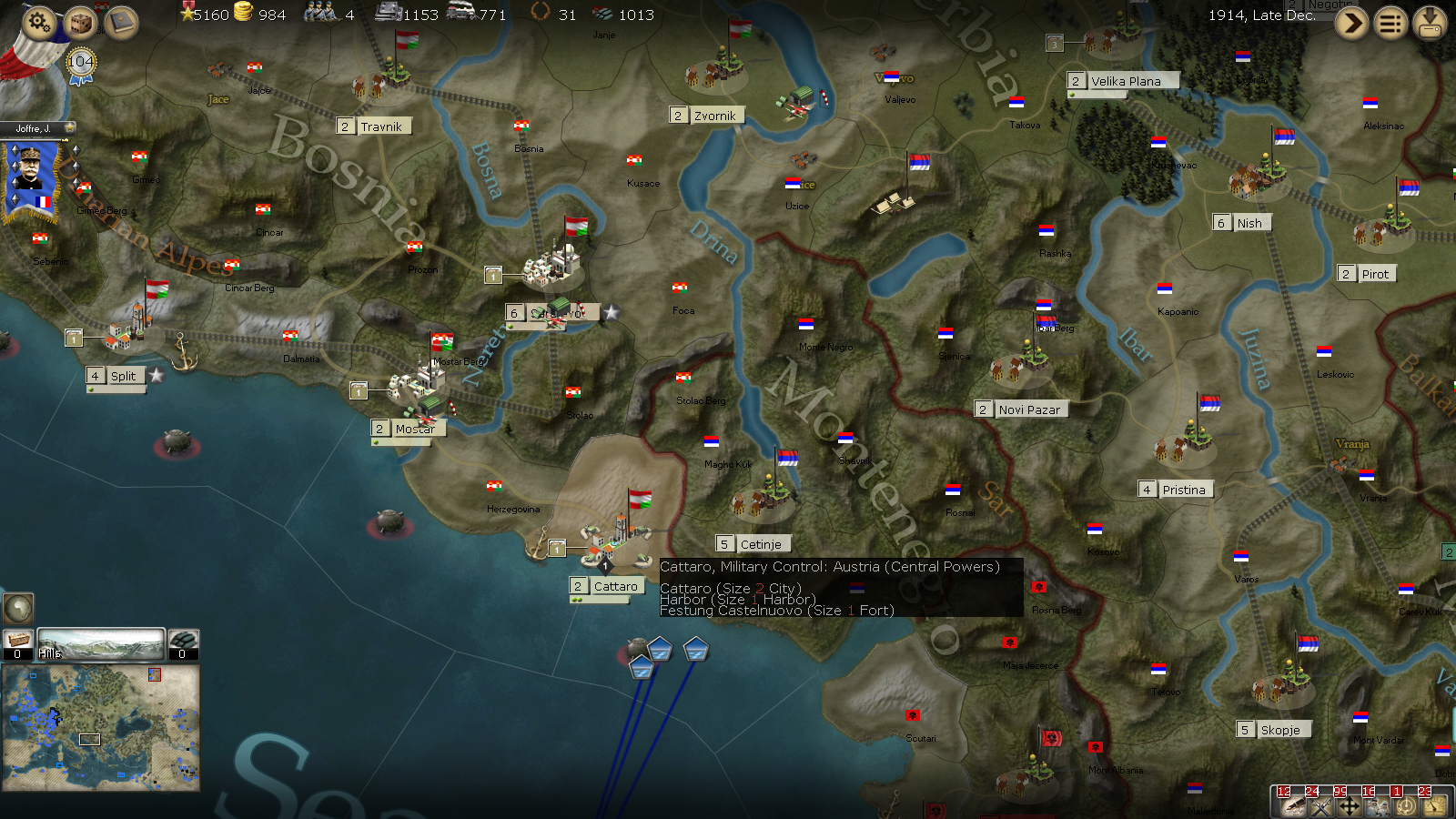End the turn with the arrow button
Image resolution: width=1456 pixels, height=819 pixels.
pos(1351,22)
